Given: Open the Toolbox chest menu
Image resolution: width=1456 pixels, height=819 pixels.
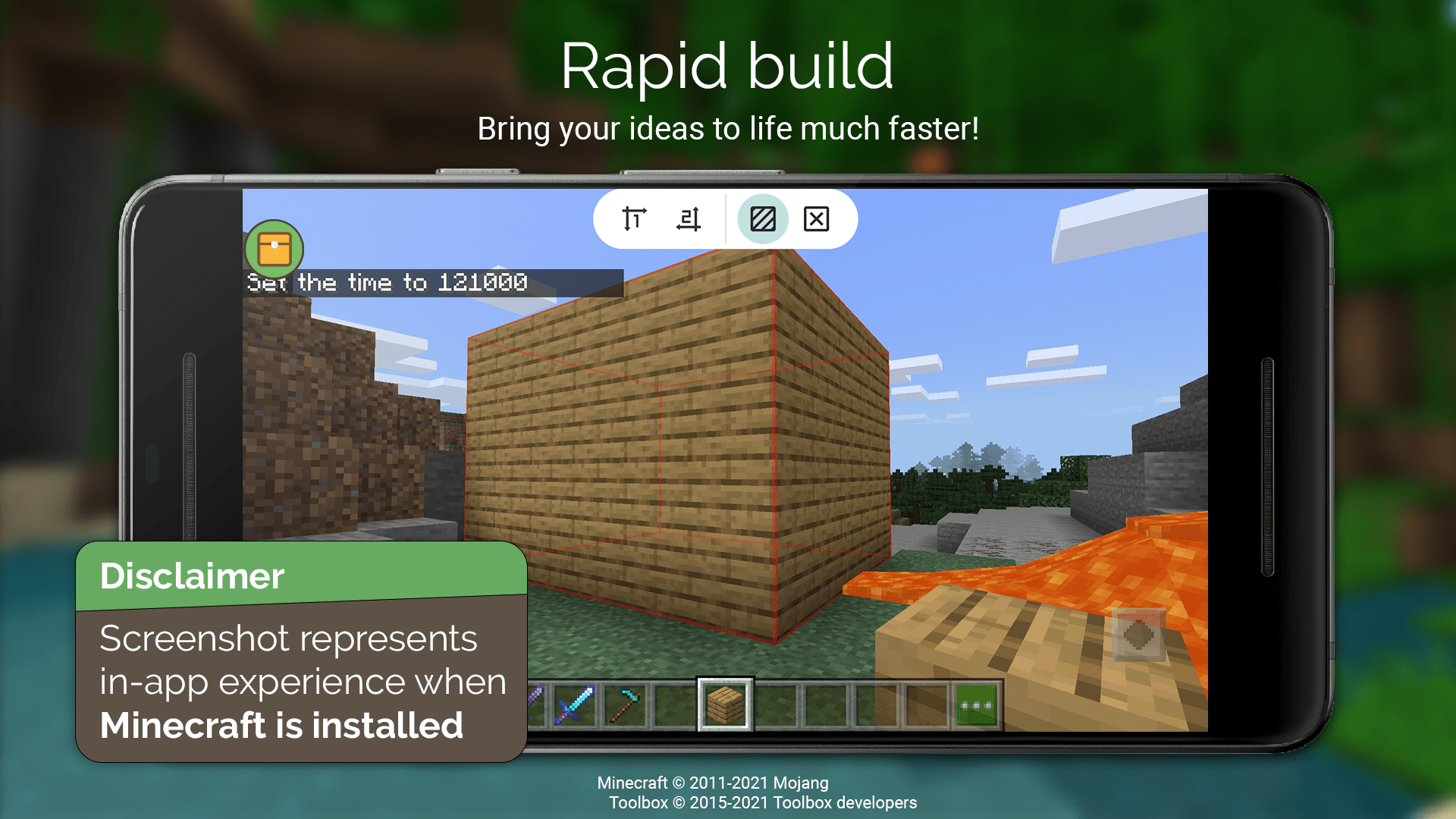Looking at the screenshot, I should click(275, 249).
